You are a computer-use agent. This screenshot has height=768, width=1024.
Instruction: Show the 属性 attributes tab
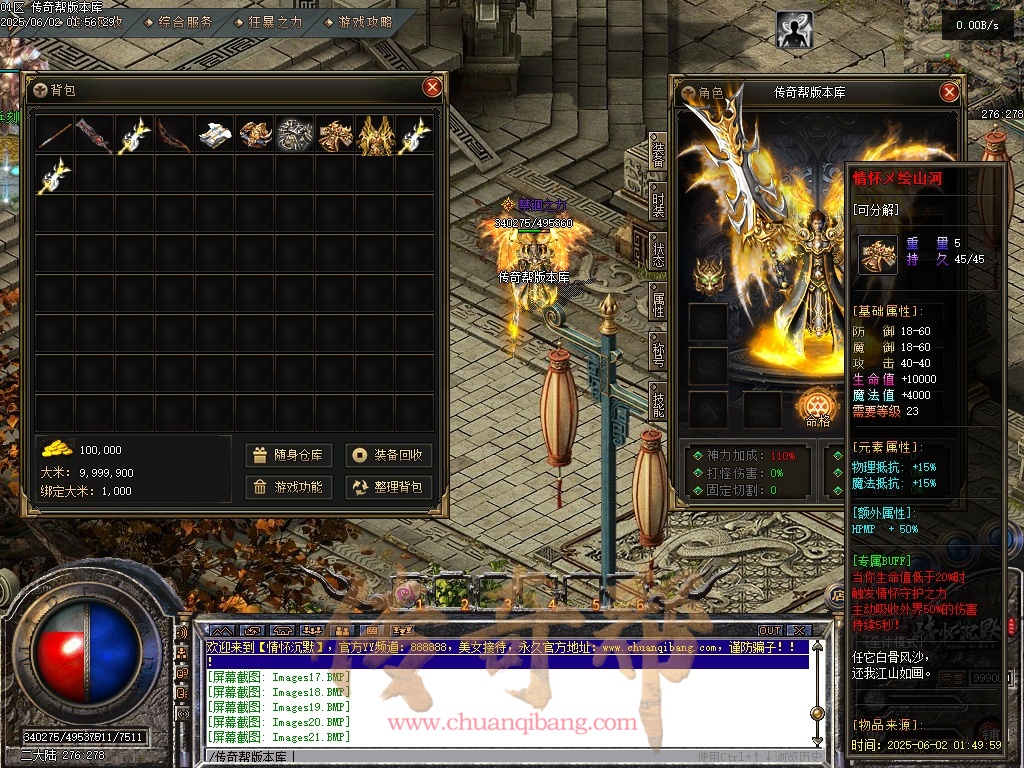[658, 303]
